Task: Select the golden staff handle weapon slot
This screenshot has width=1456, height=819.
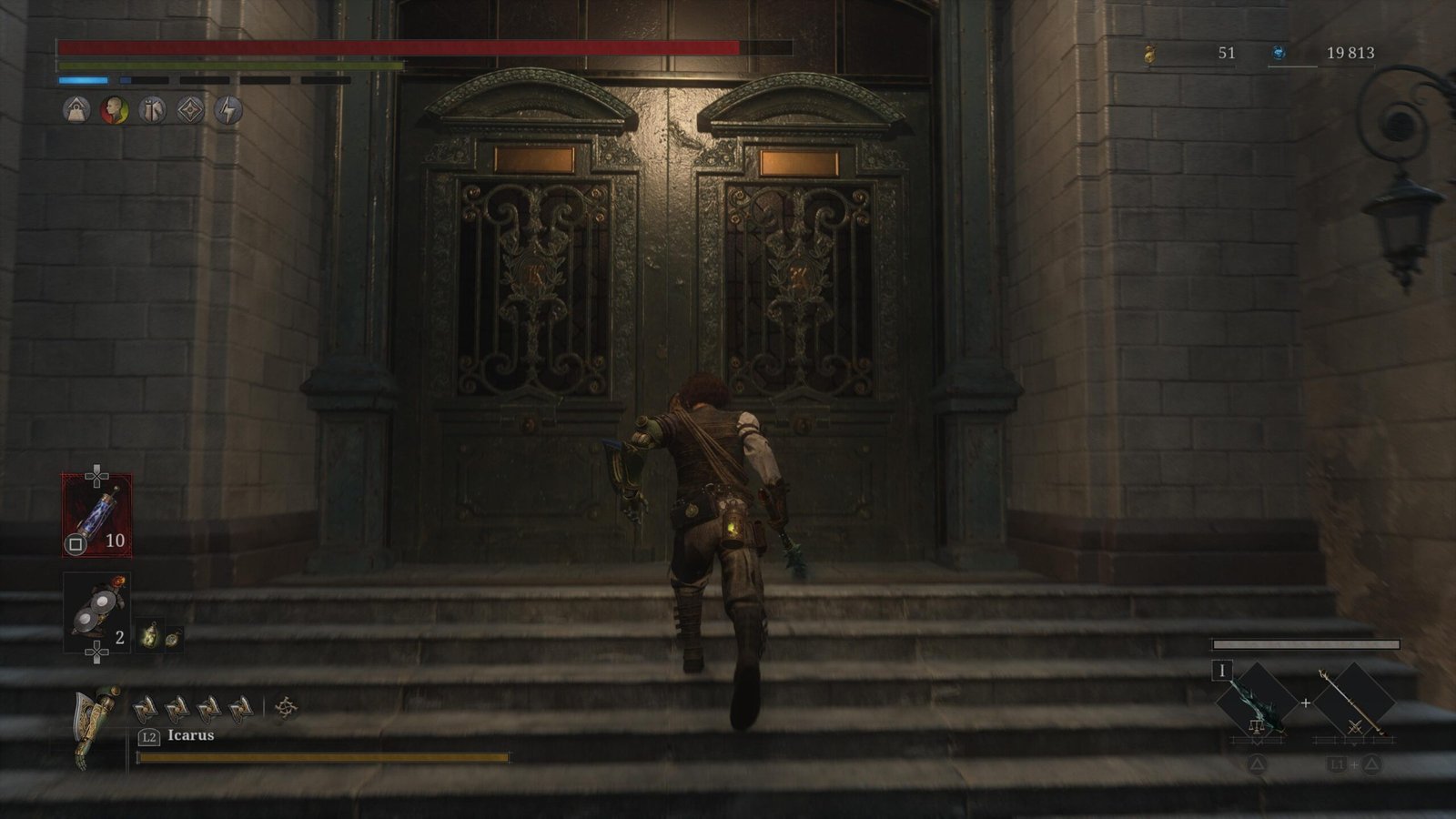Action: (1354, 703)
